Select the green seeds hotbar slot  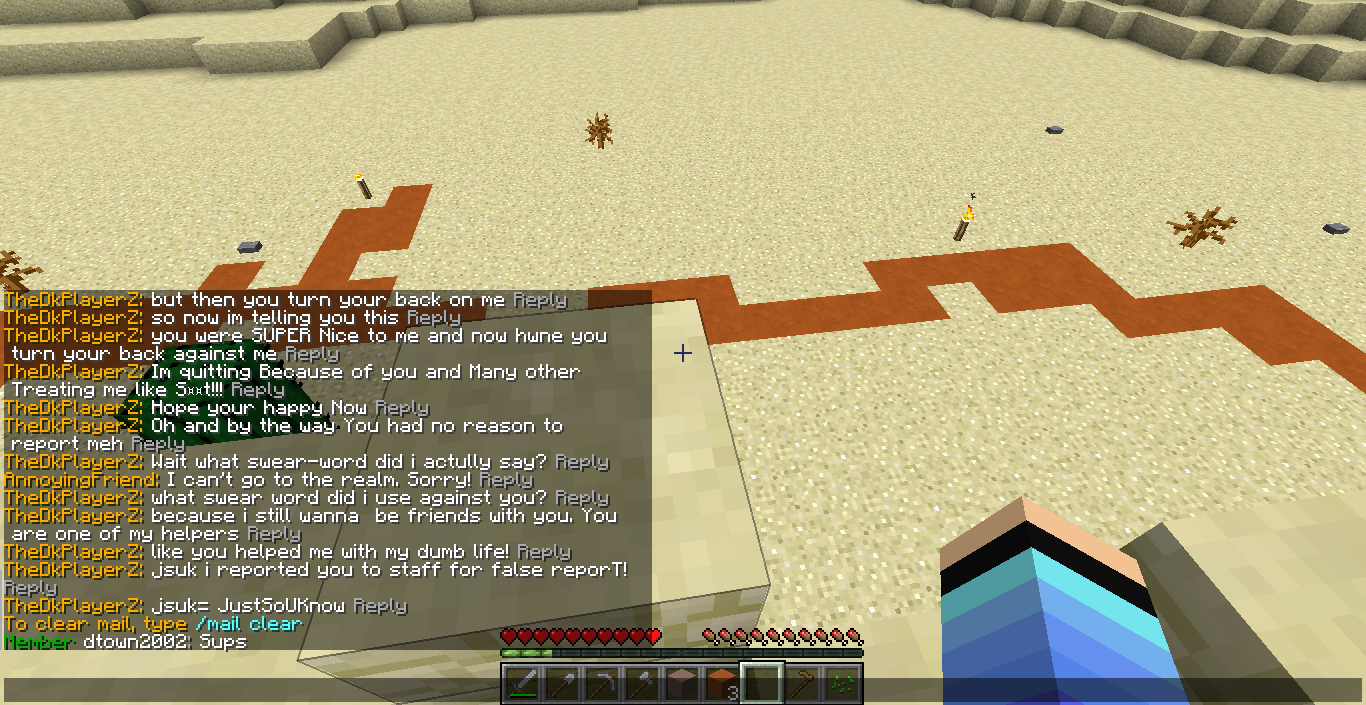pyautogui.click(x=842, y=683)
